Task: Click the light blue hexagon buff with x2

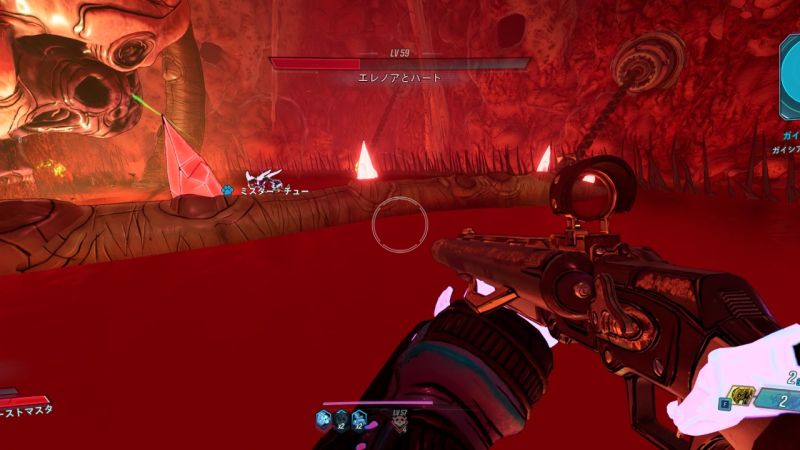Action: click(360, 419)
